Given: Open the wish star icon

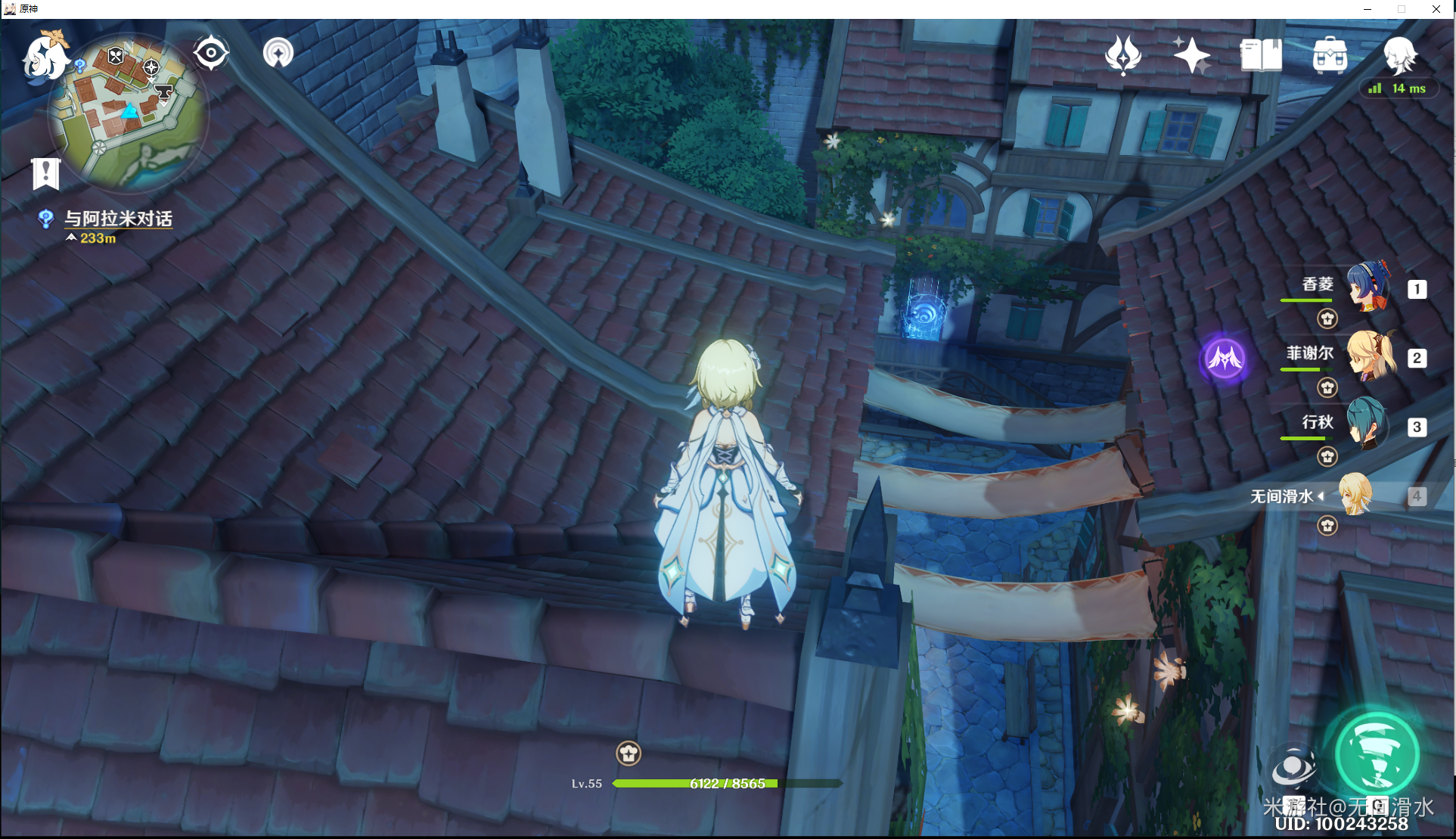Looking at the screenshot, I should click(x=1191, y=55).
